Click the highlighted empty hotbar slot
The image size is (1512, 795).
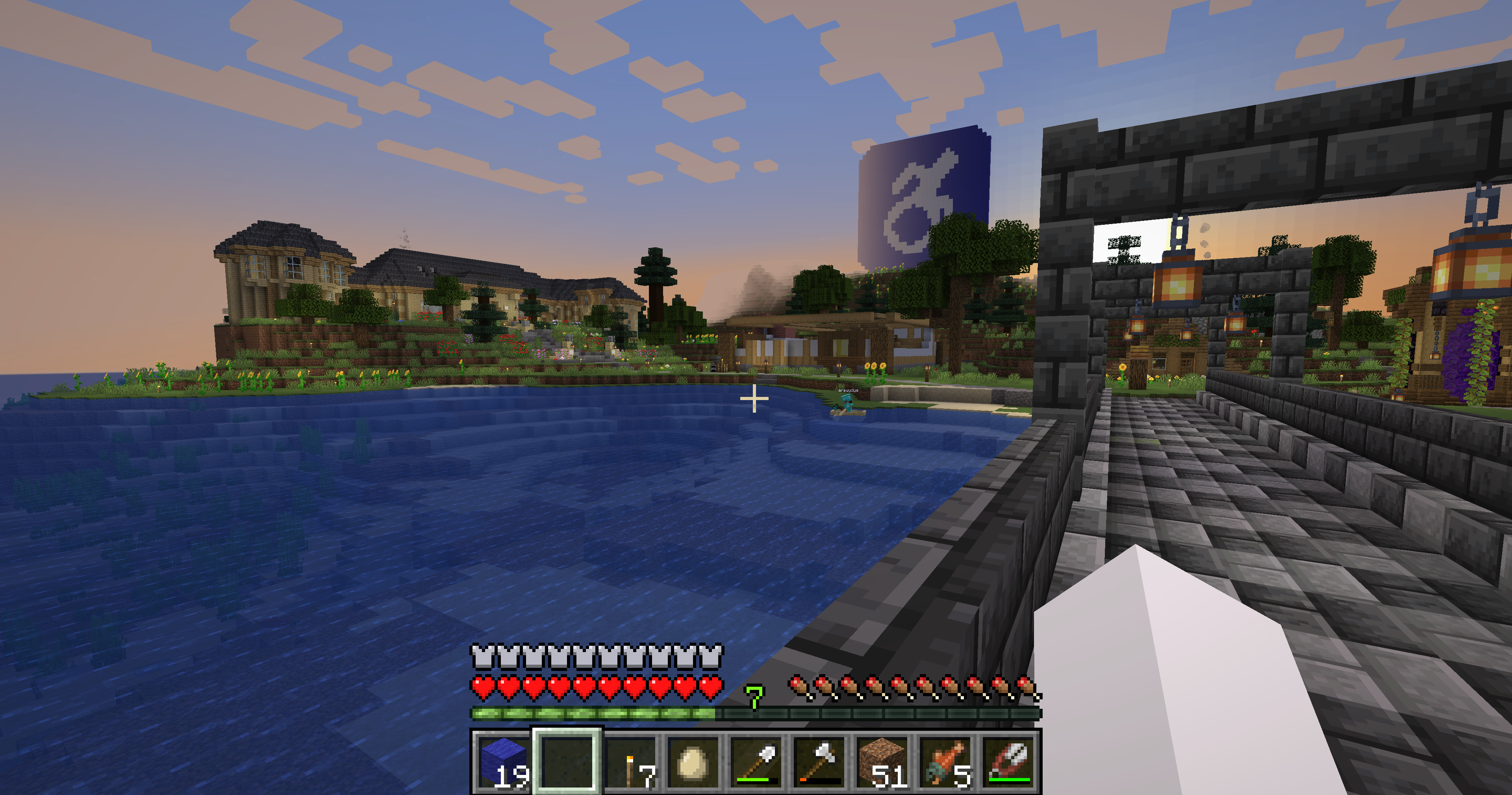tap(567, 762)
